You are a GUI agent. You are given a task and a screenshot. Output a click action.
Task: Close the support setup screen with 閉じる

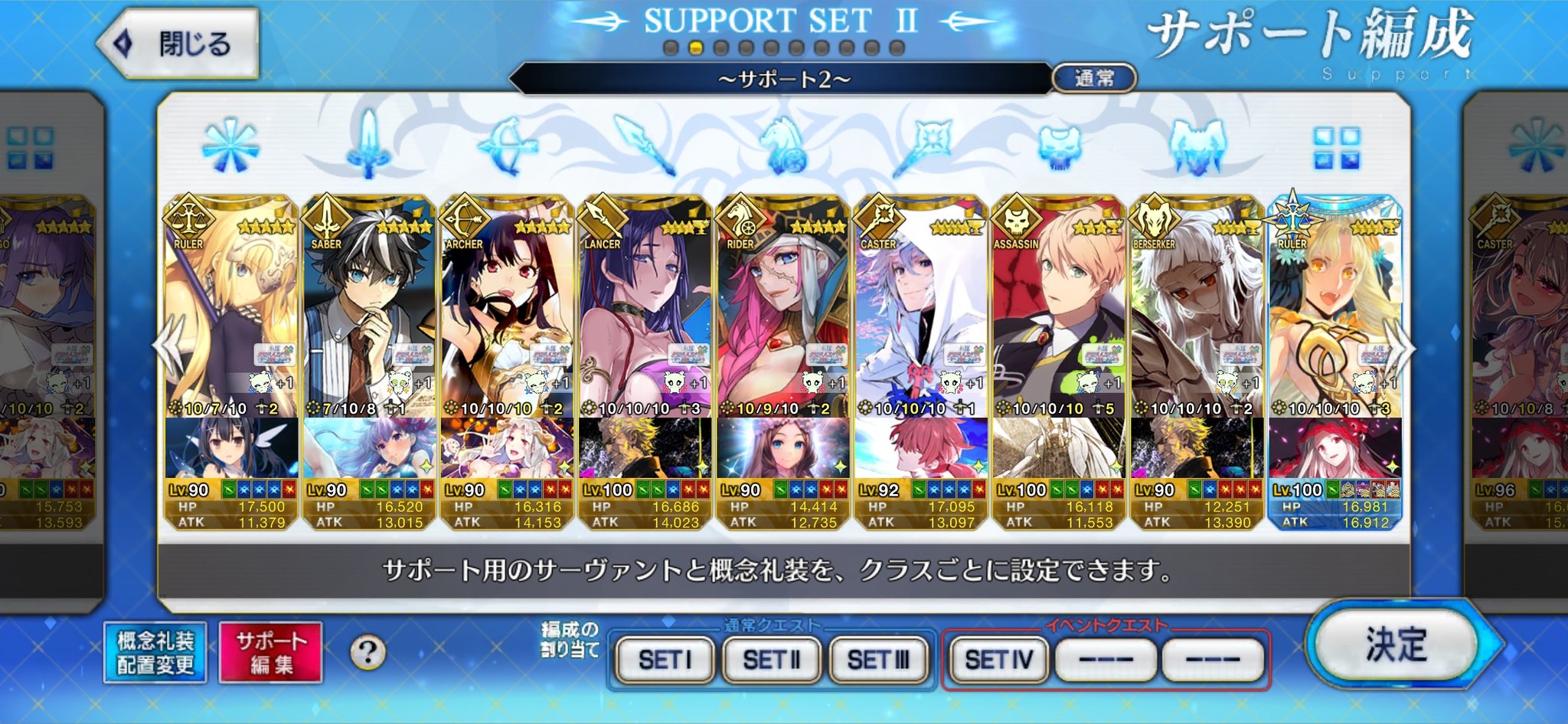coord(179,44)
